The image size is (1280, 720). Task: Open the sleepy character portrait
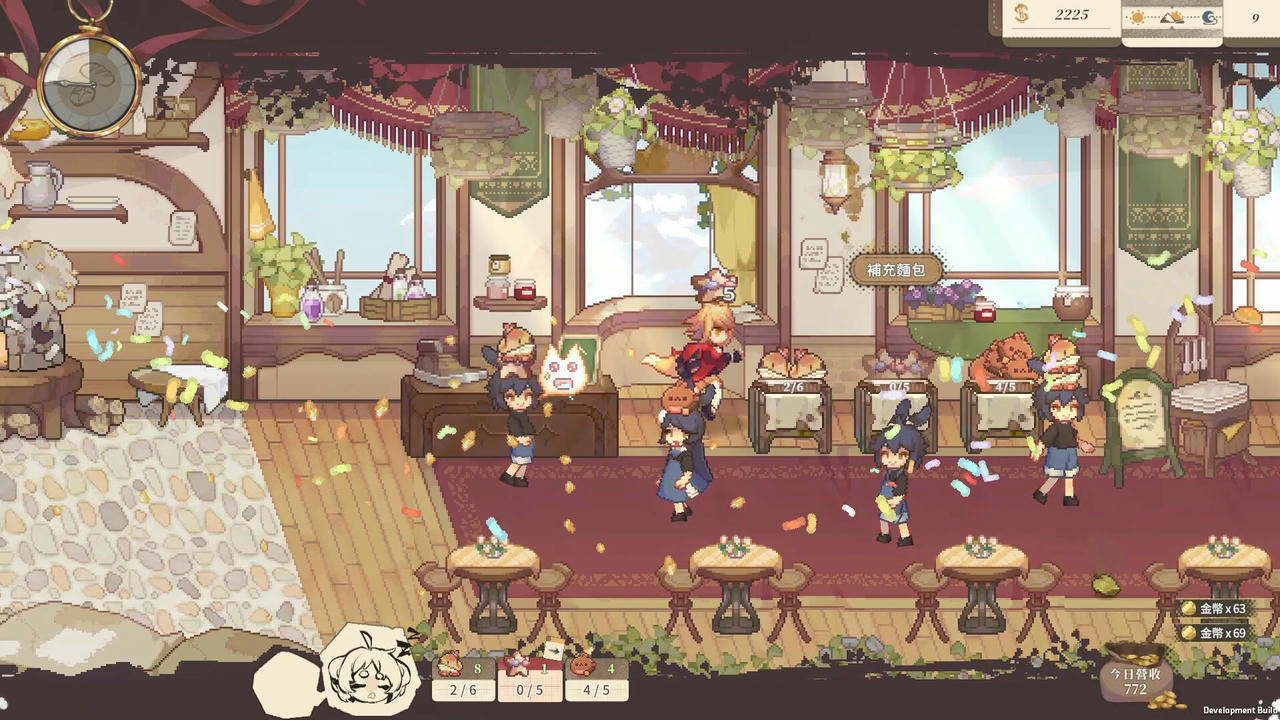click(x=369, y=668)
